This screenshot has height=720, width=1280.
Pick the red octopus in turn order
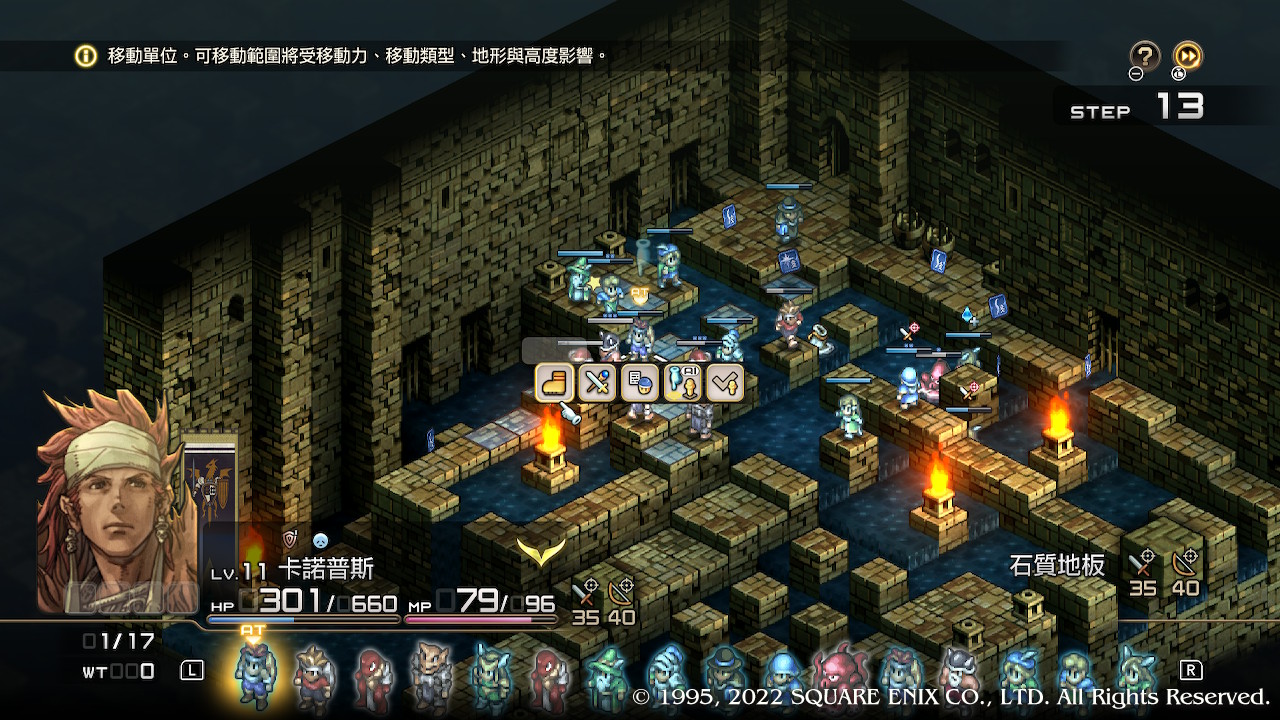[841, 673]
